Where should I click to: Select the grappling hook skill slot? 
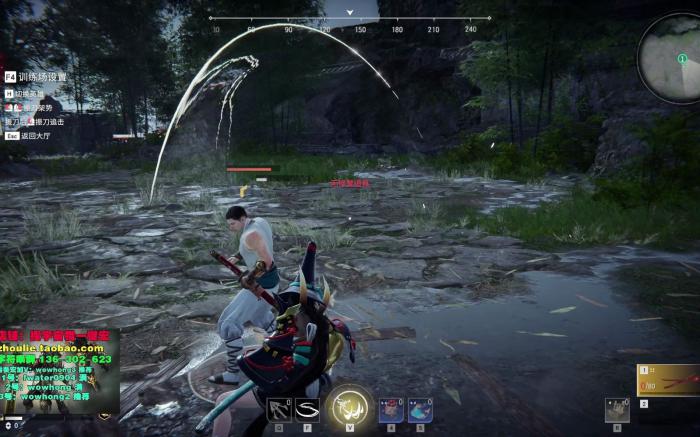click(x=279, y=409)
